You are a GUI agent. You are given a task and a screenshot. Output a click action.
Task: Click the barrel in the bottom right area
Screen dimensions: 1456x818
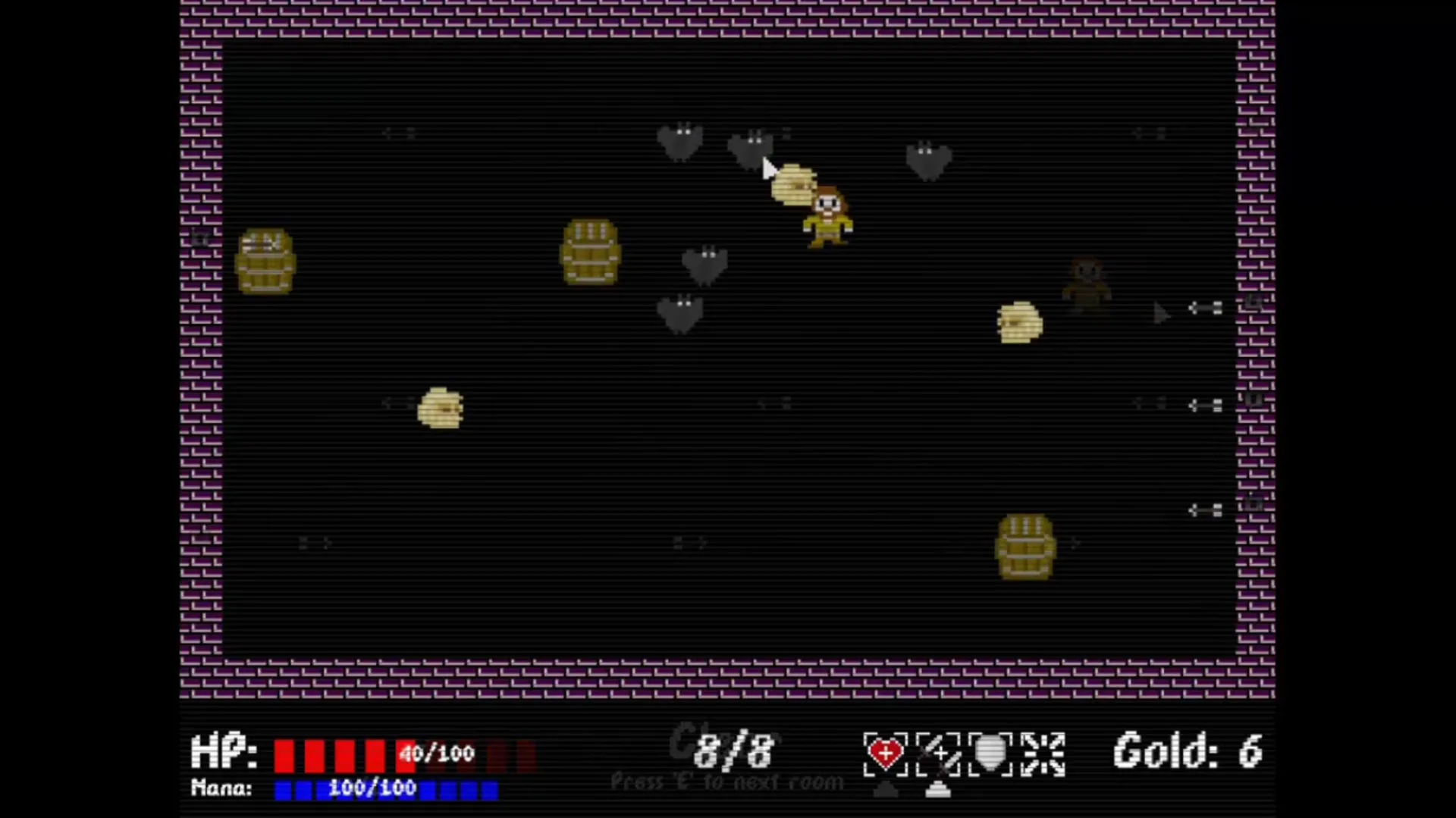1025,547
